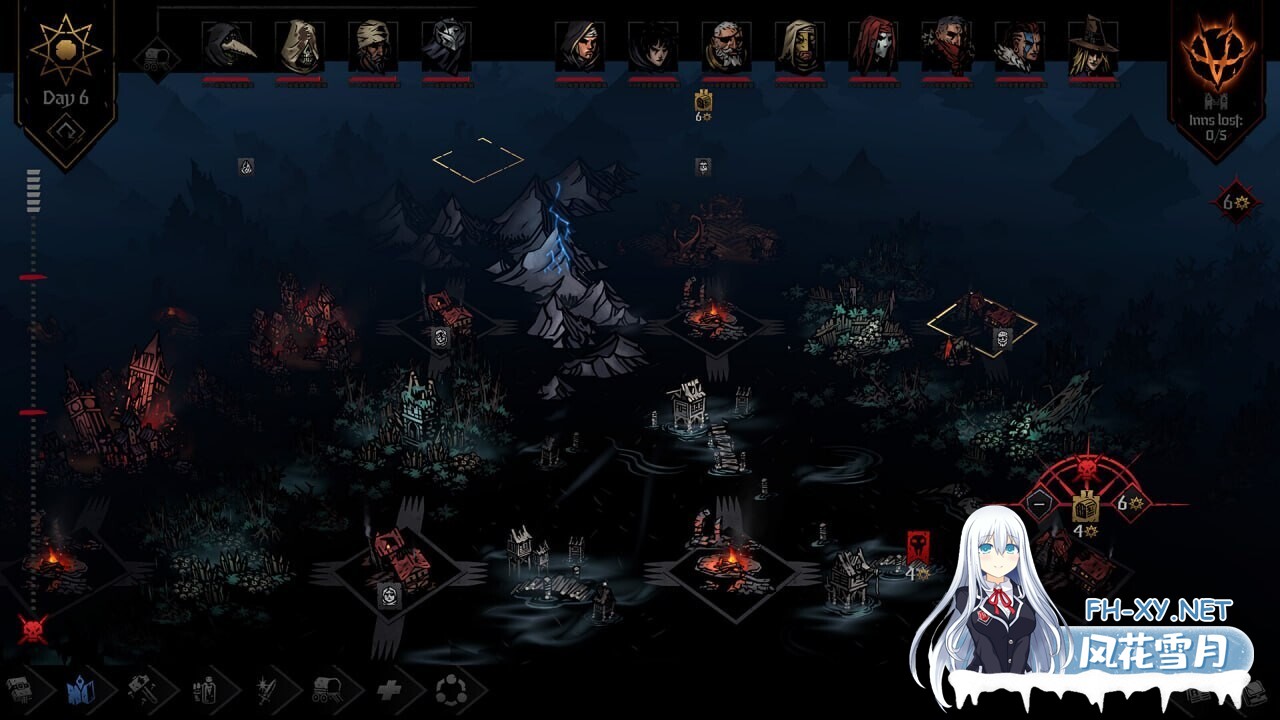Pick the red-scarfed Highwayman portrait
The image size is (1280, 720).
click(x=946, y=46)
